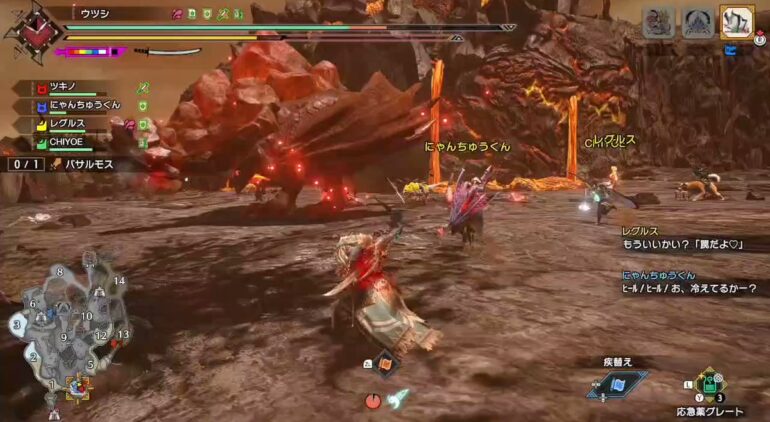
Task: Click the red wirebug cooldown icon
Action: tap(373, 400)
